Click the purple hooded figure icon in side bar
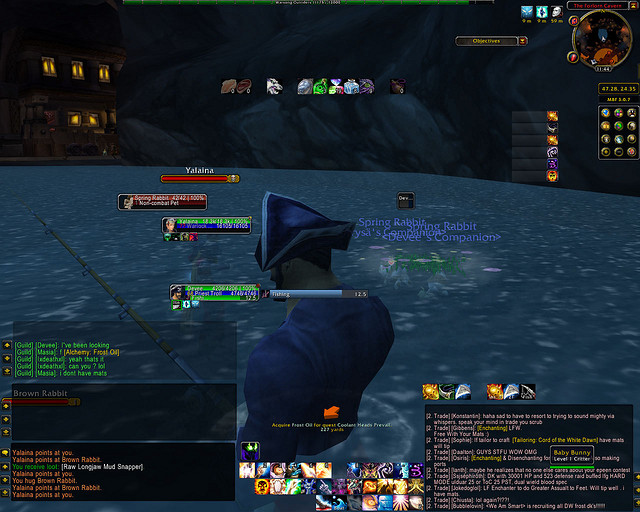640x512 pixels. [552, 161]
